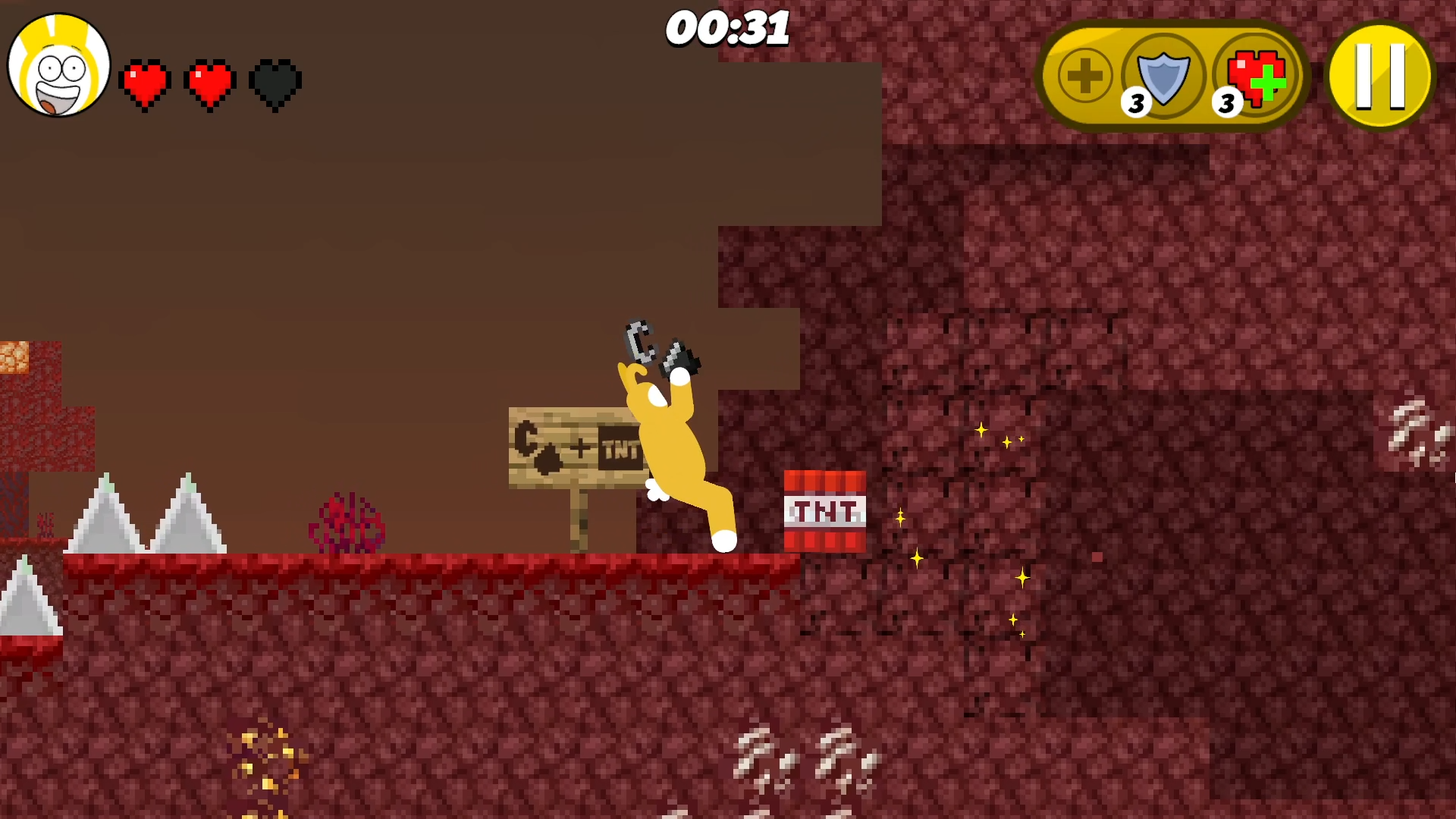Click the shield counter badge showing 3
This screenshot has width=1456, height=819.
(x=1135, y=102)
